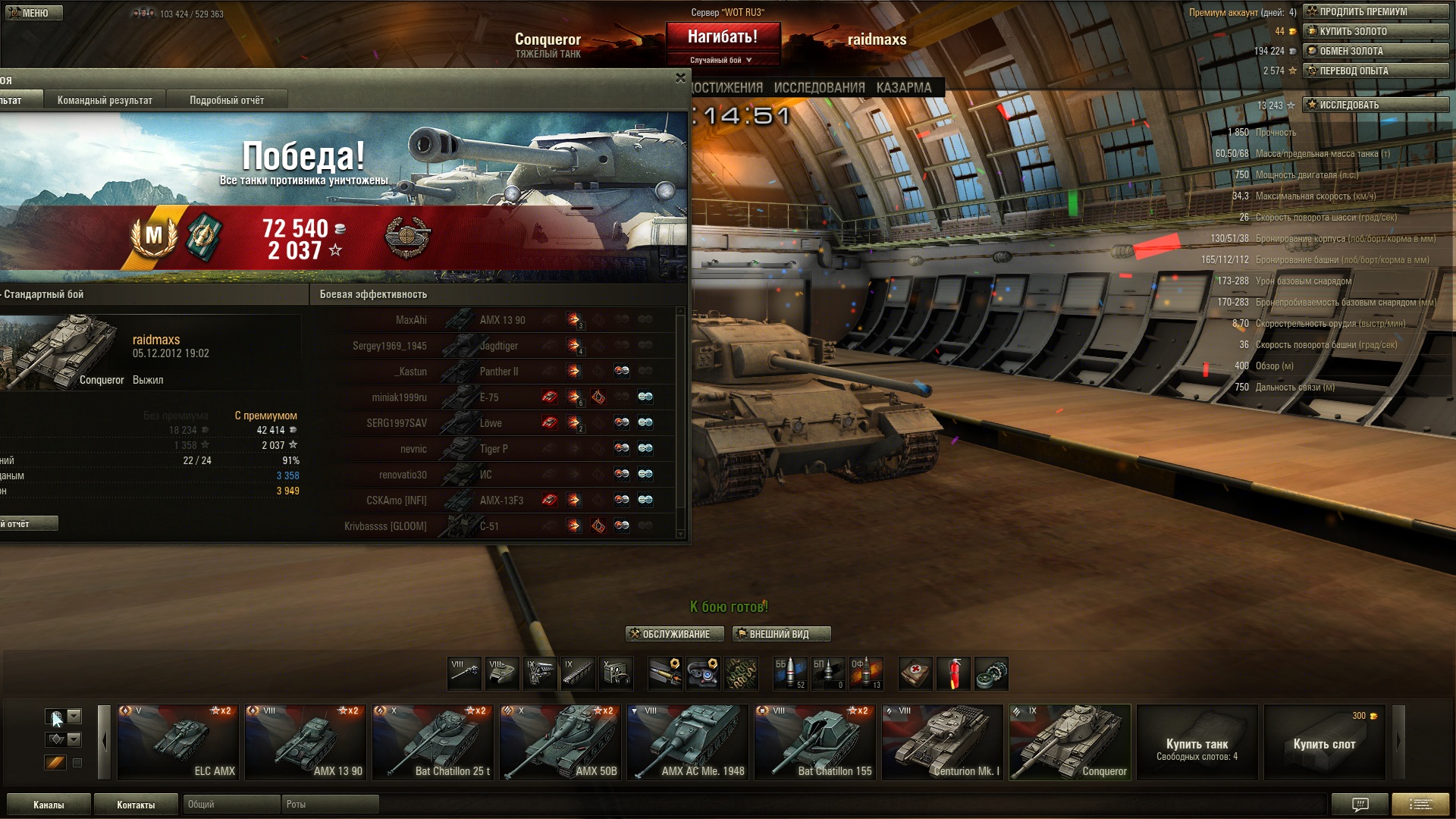Start battle with Нагибать! button
Viewport: 1456px width, 819px height.
[x=723, y=37]
